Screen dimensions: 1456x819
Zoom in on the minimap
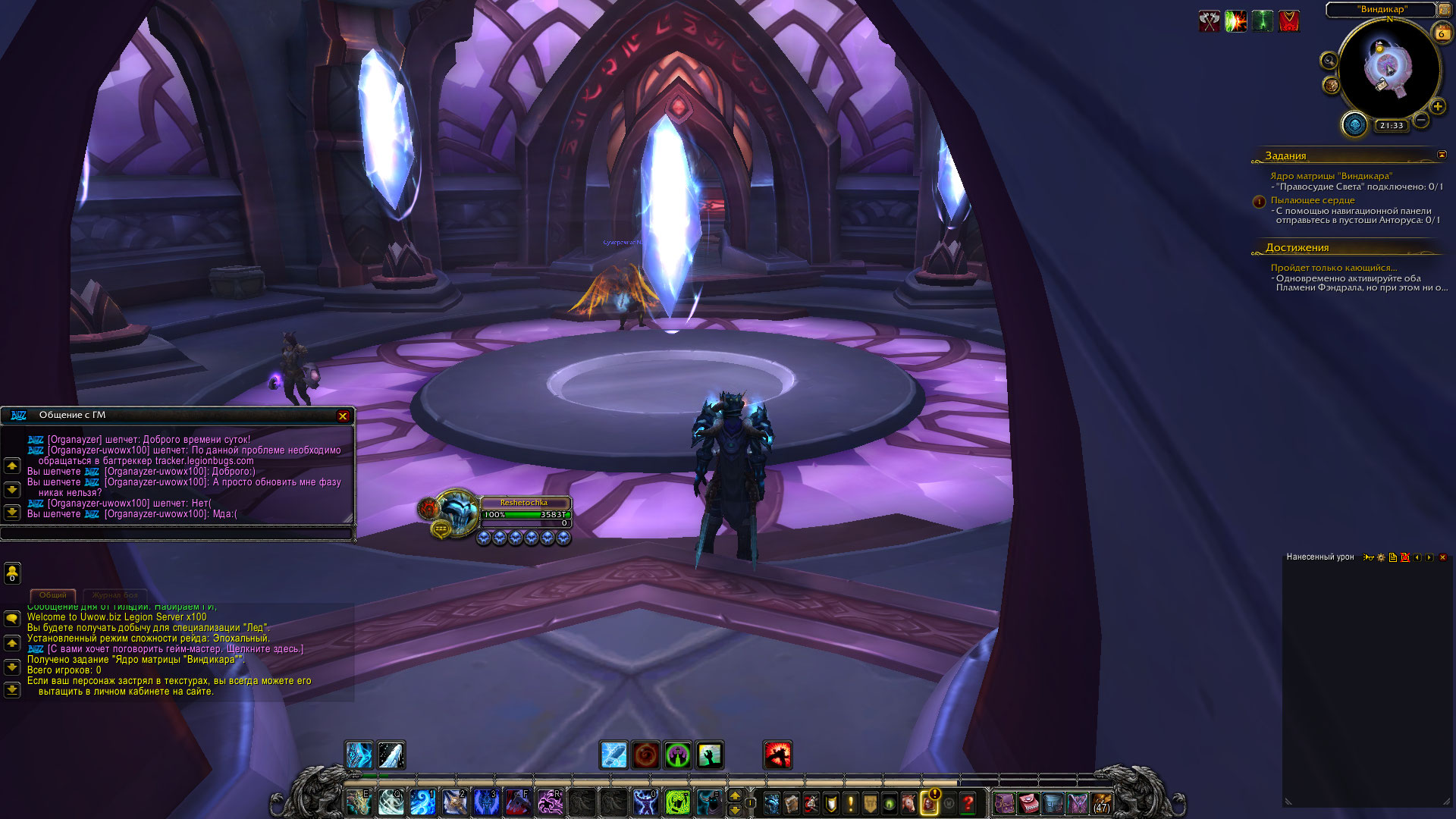(1438, 107)
